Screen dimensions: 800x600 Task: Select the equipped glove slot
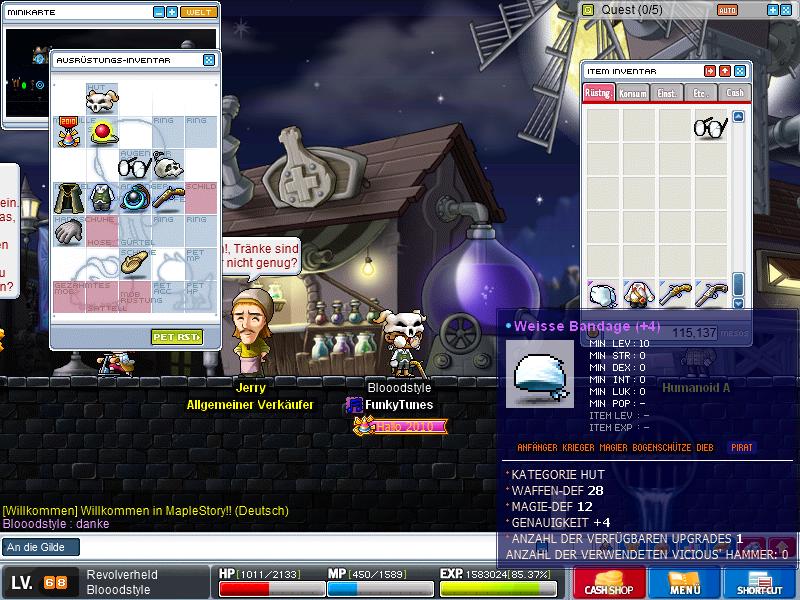(x=68, y=231)
